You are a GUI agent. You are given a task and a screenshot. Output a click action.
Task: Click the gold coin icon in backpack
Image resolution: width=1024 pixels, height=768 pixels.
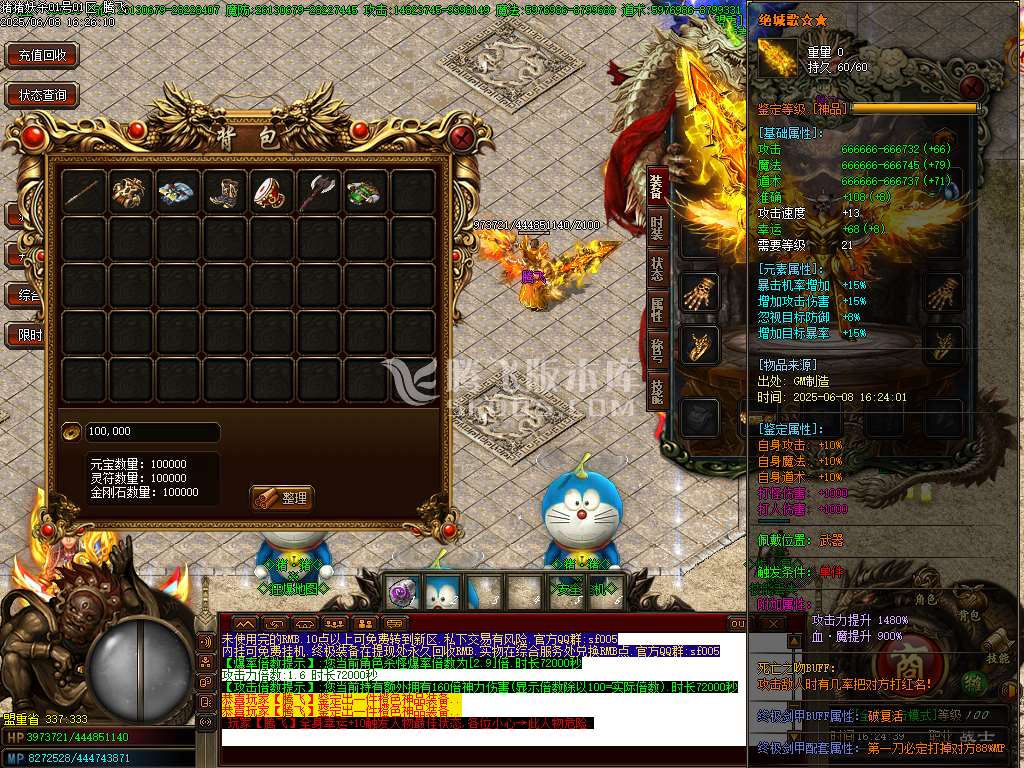pyautogui.click(x=72, y=432)
